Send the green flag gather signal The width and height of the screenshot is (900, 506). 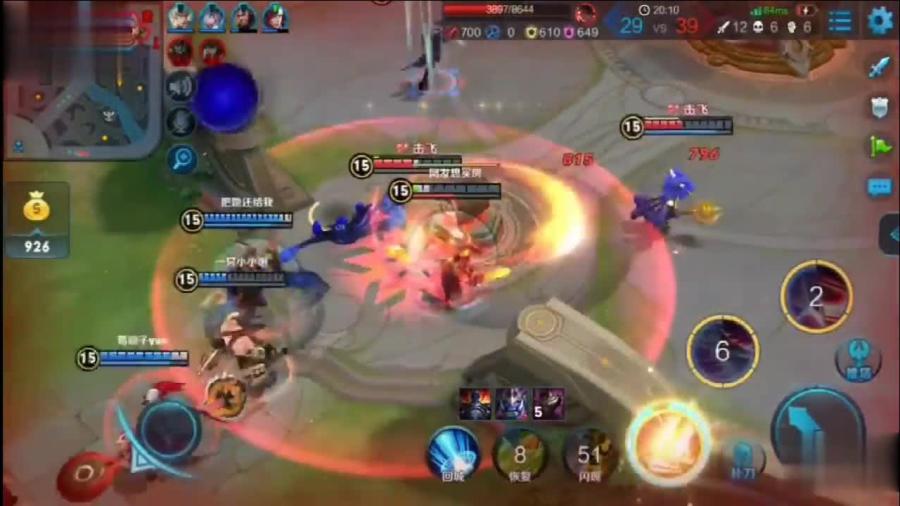[x=879, y=146]
